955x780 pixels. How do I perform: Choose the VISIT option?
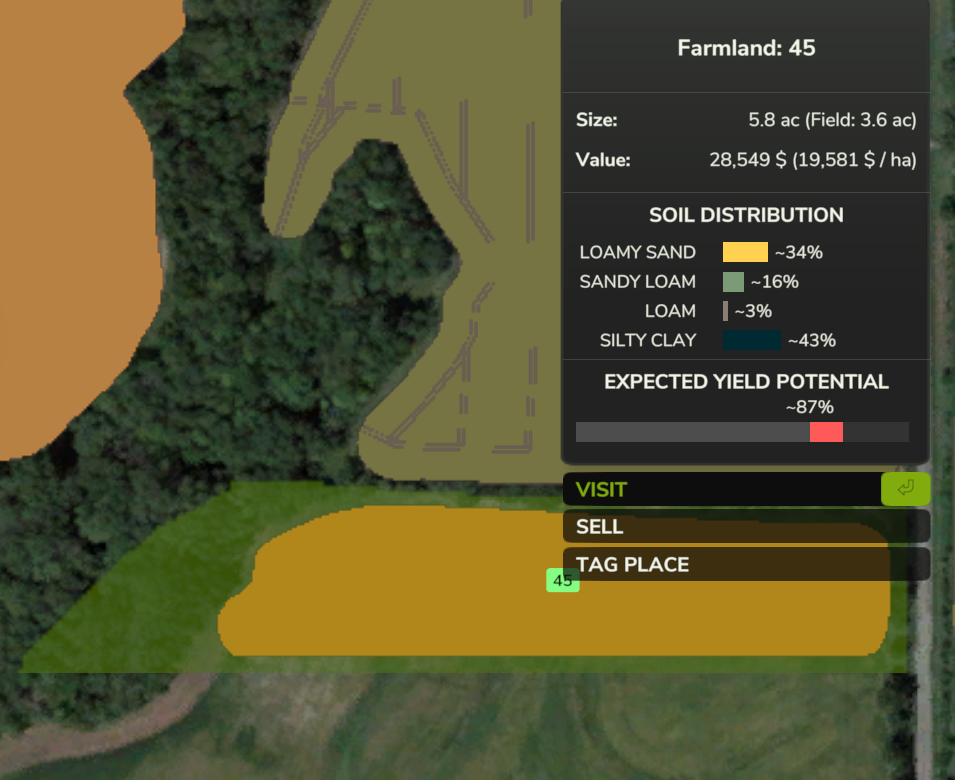pyautogui.click(x=722, y=490)
